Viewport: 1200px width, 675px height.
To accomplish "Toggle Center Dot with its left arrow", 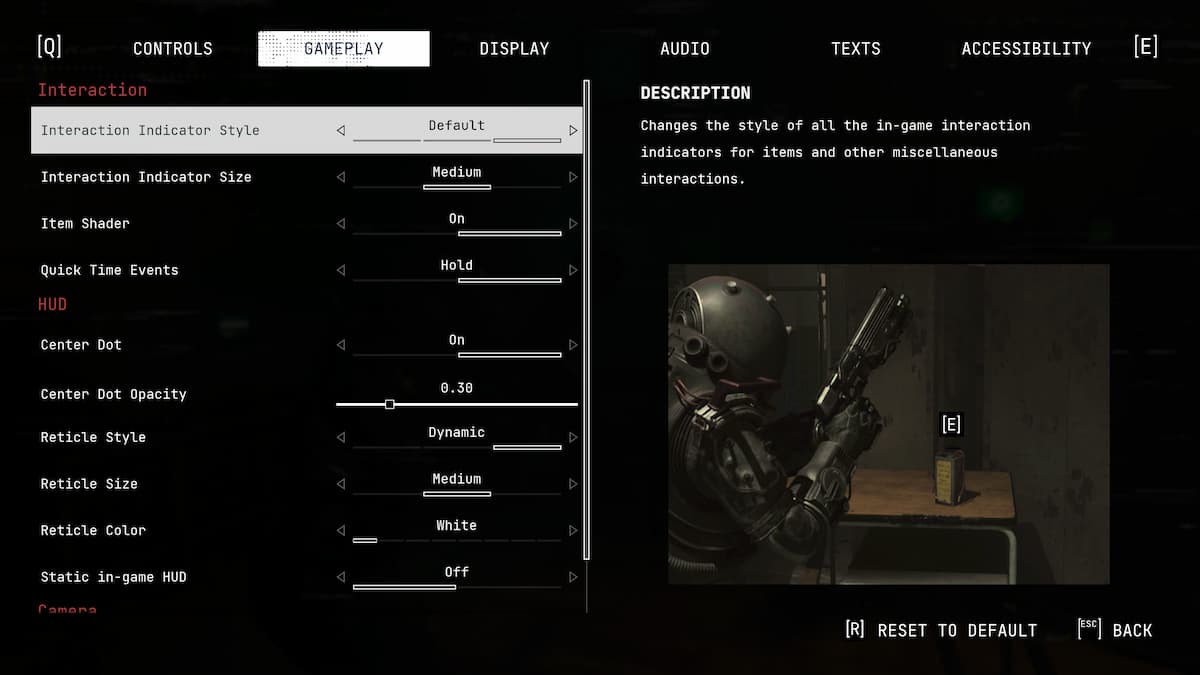I will point(341,345).
